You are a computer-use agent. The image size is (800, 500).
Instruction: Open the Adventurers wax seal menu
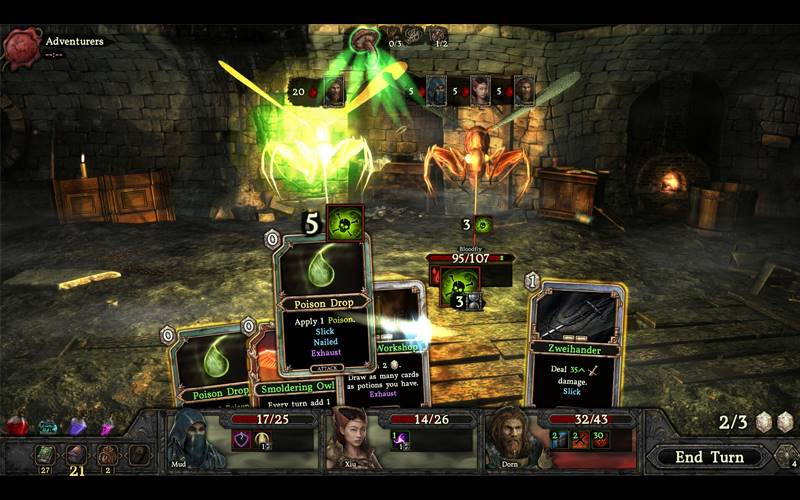click(x=20, y=47)
